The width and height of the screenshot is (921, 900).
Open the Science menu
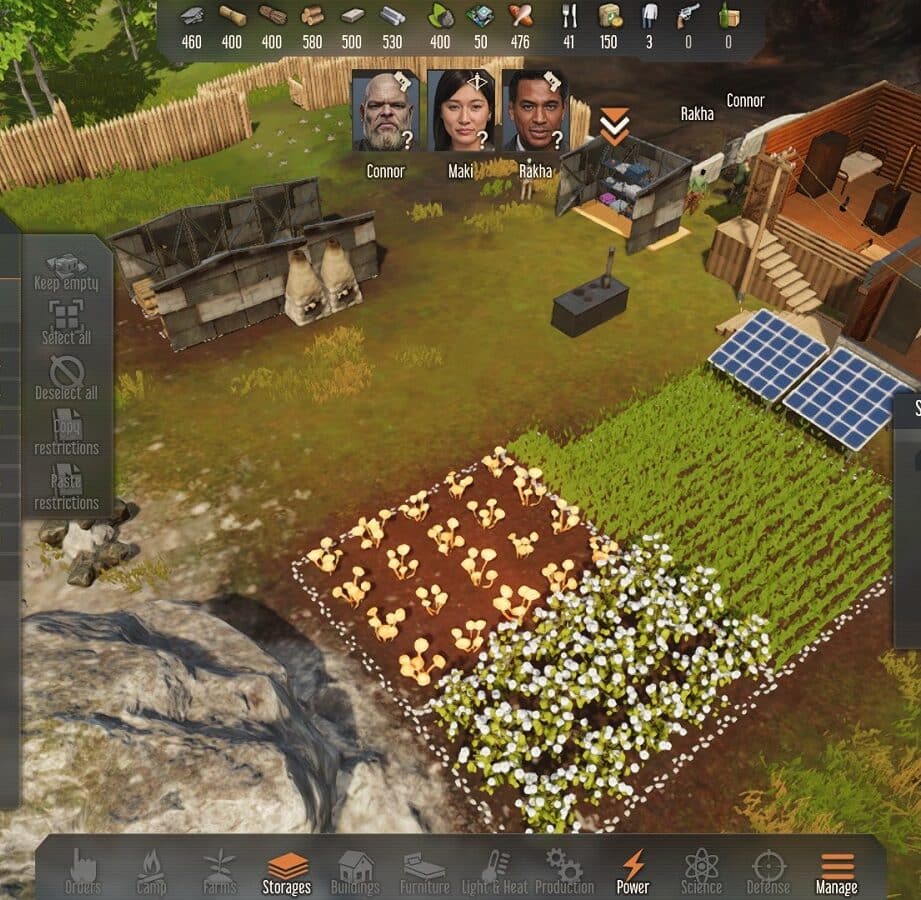click(701, 870)
